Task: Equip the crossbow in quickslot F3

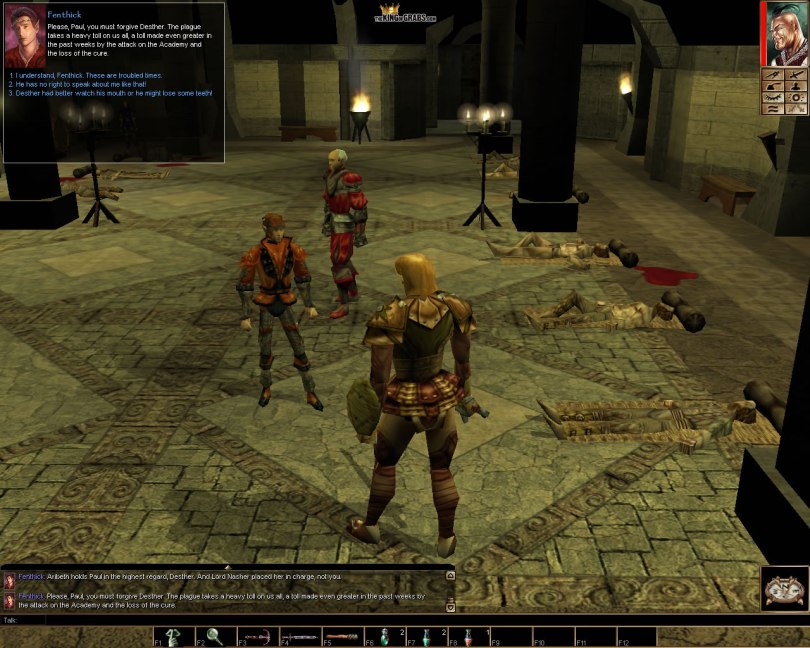Action: click(259, 636)
